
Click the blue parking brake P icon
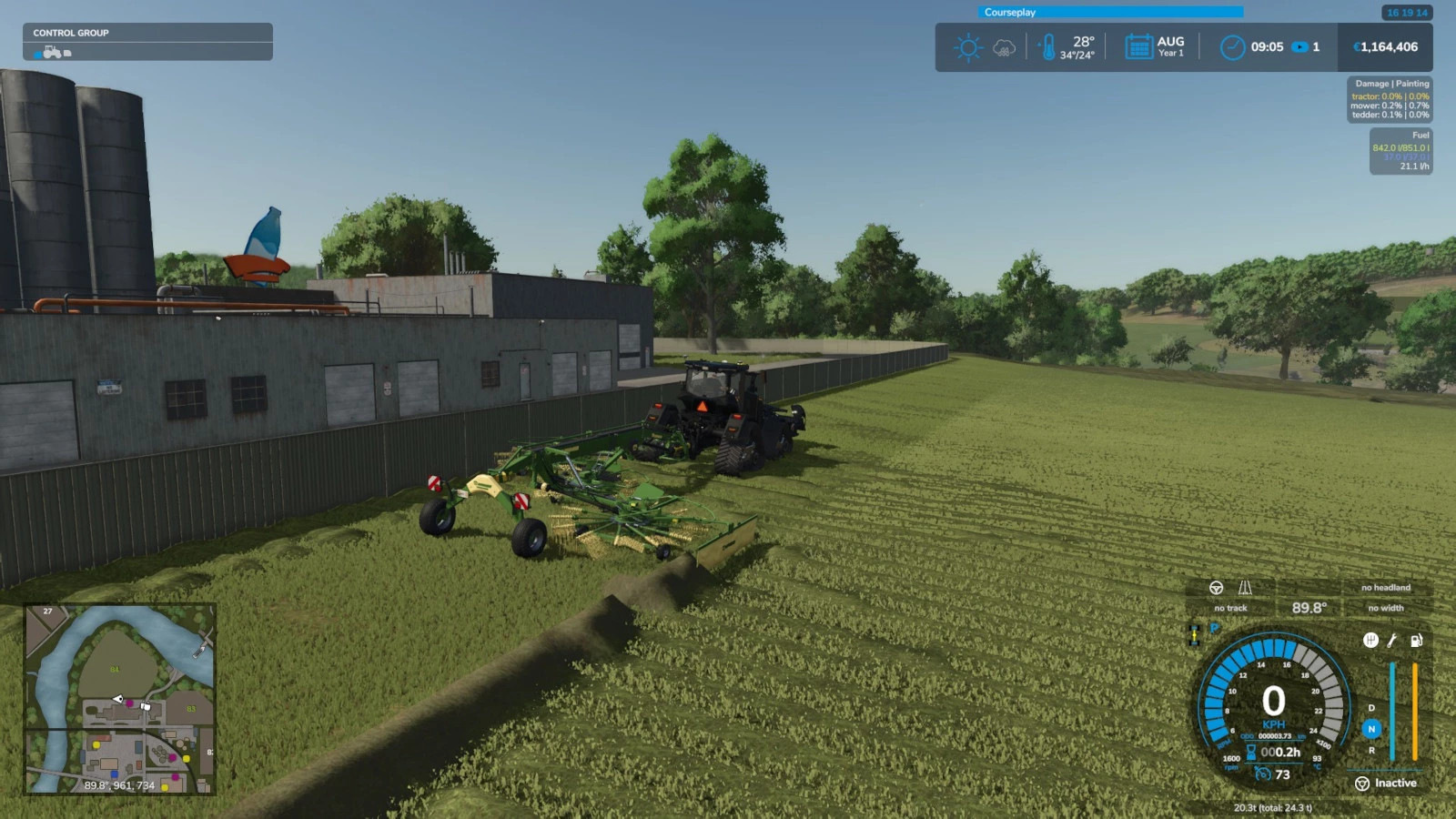(1214, 628)
